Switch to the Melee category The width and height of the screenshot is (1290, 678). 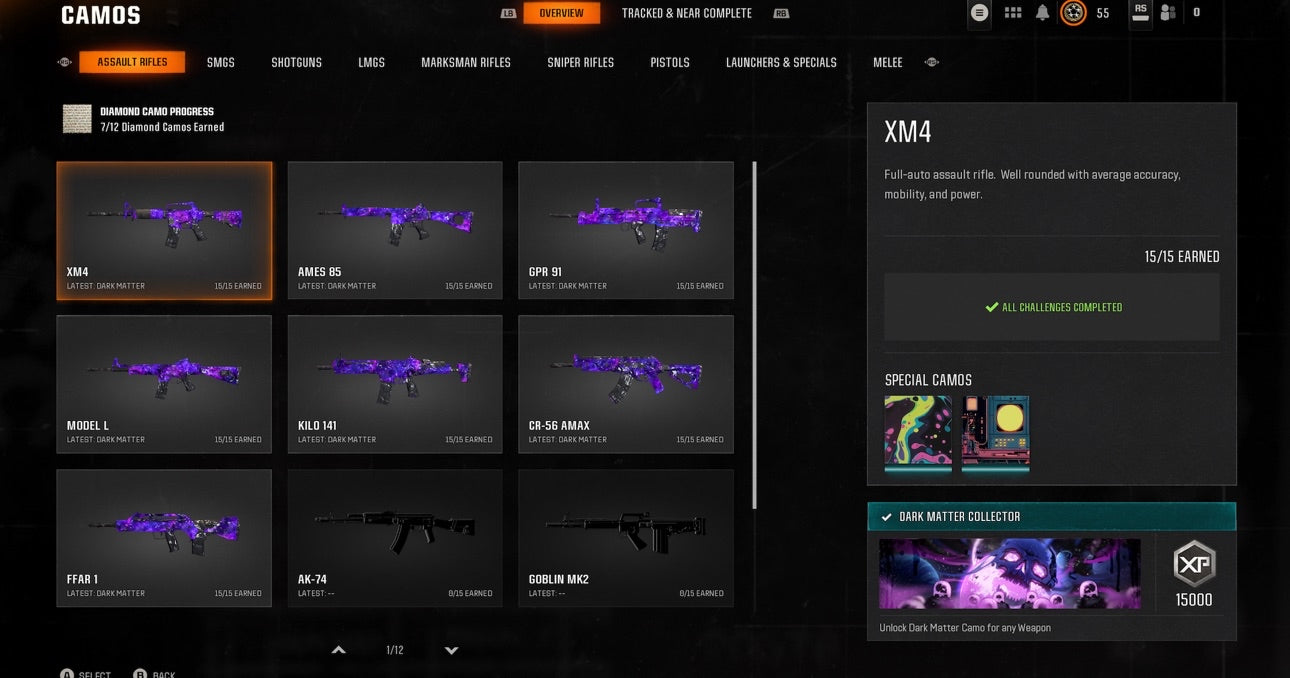[887, 62]
